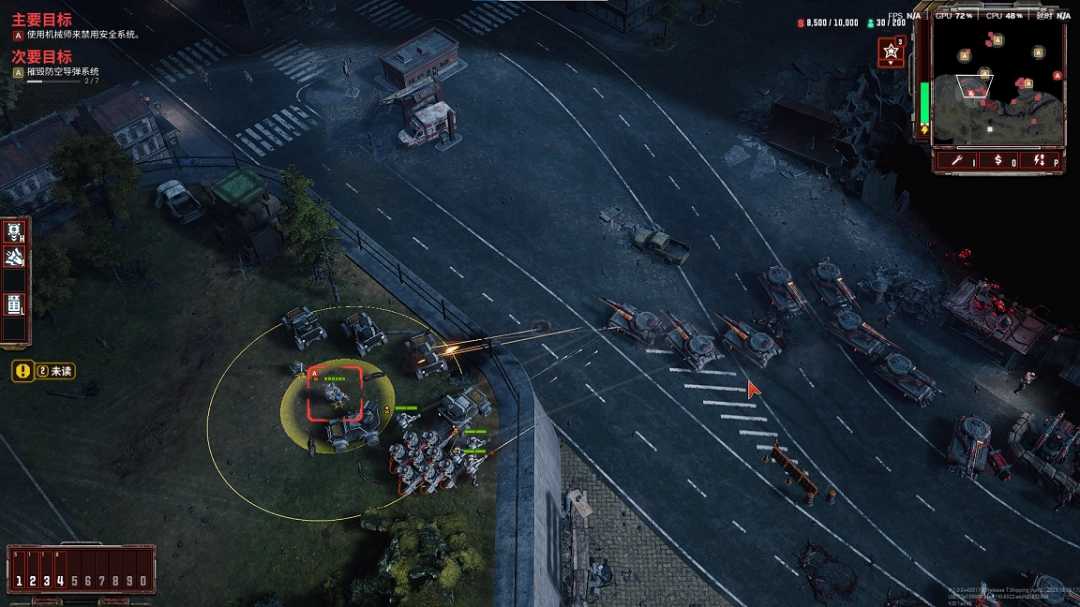Toggle the lightning power mode button
1080x607 pixels.
(x=1039, y=160)
